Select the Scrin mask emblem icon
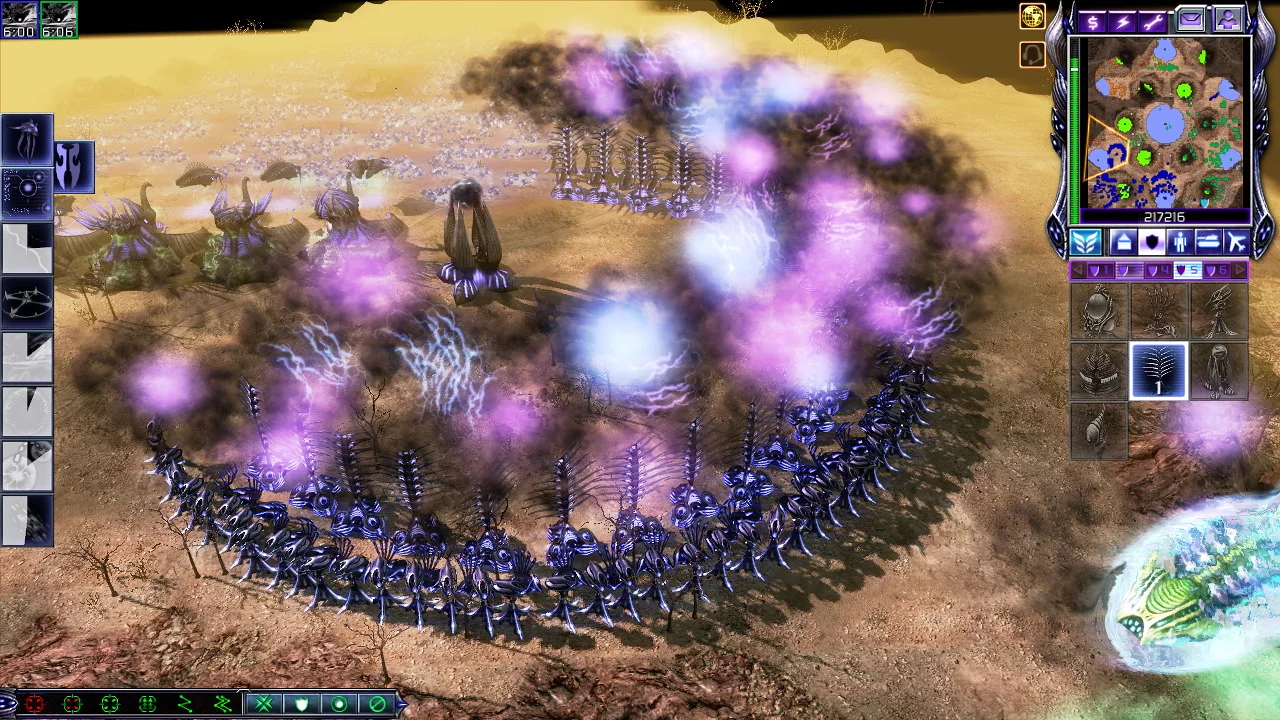Screen dimensions: 1280x720 pos(74,166)
